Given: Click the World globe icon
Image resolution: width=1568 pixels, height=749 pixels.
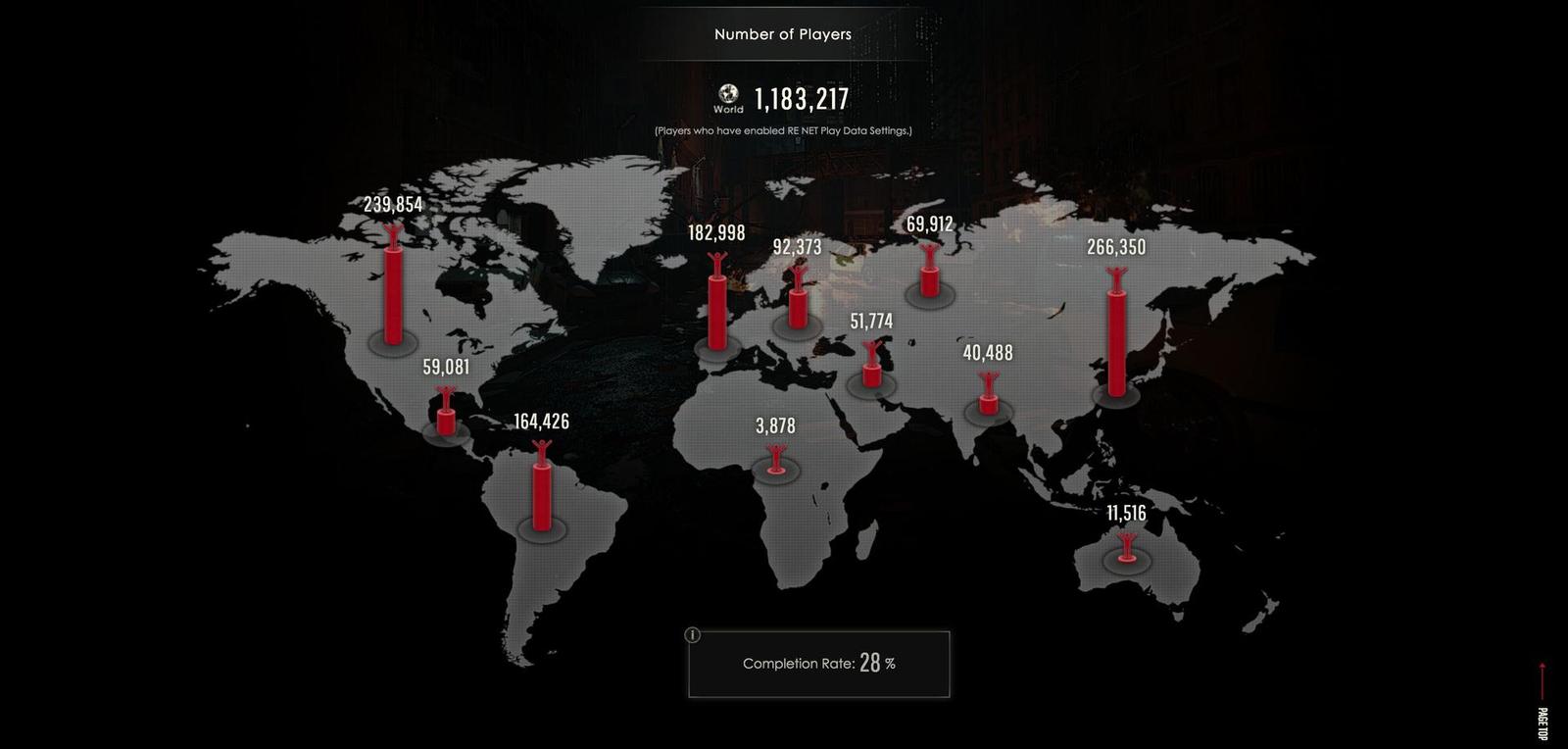Looking at the screenshot, I should pyautogui.click(x=728, y=95).
